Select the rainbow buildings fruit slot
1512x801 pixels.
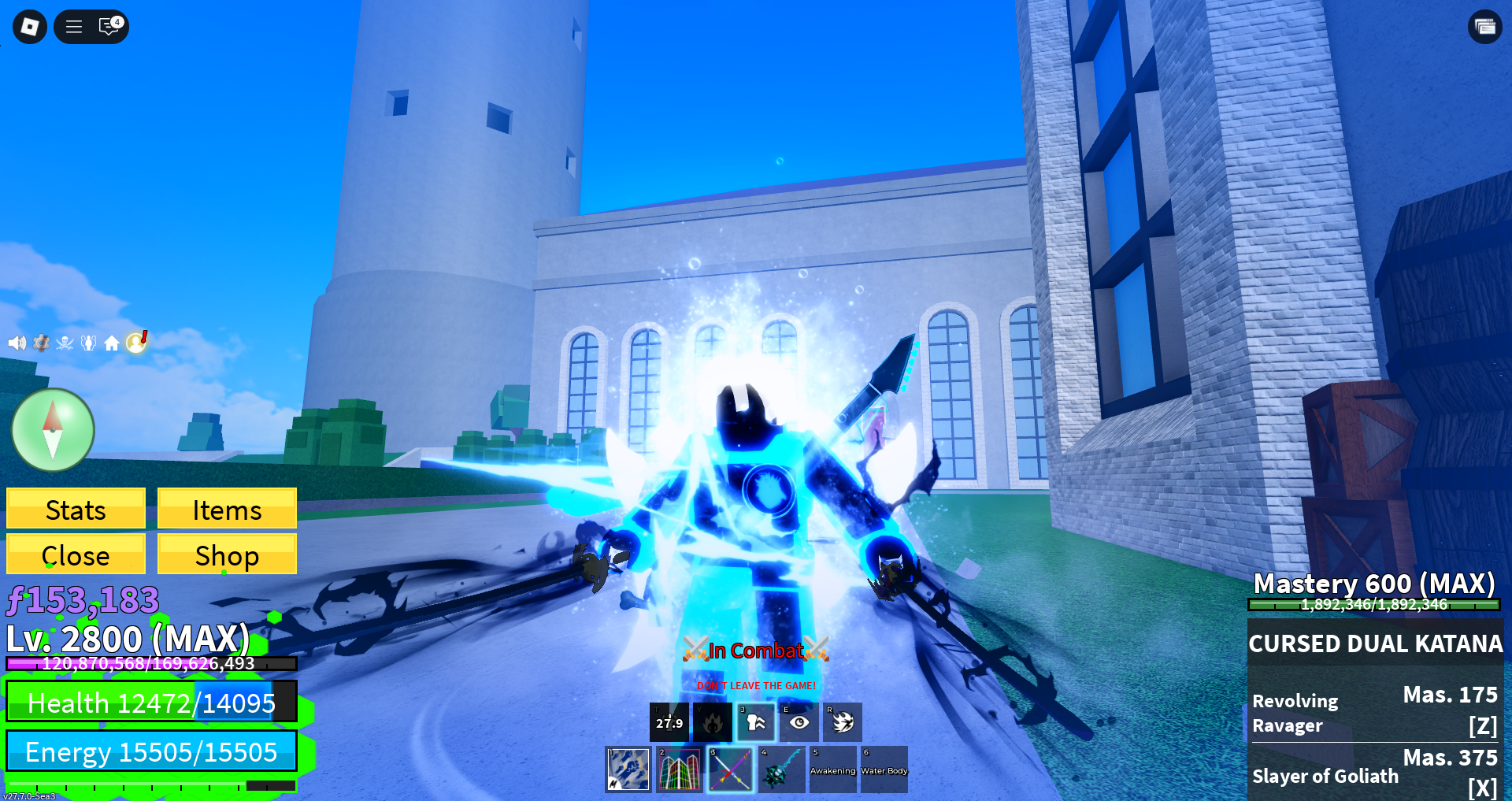pos(679,769)
